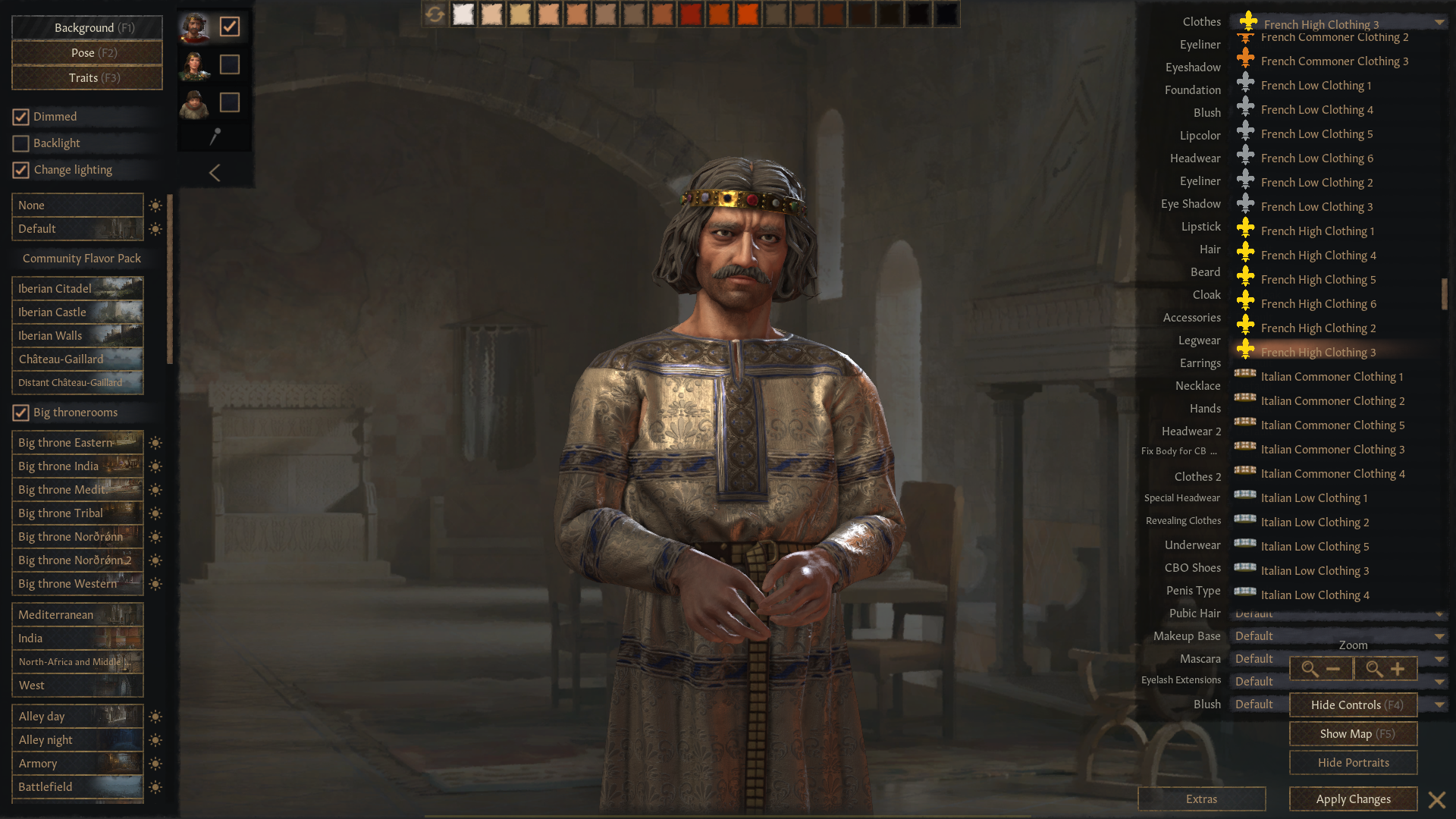This screenshot has width=1456, height=819.
Task: Uncheck Big thronerooms
Action: [x=20, y=412]
